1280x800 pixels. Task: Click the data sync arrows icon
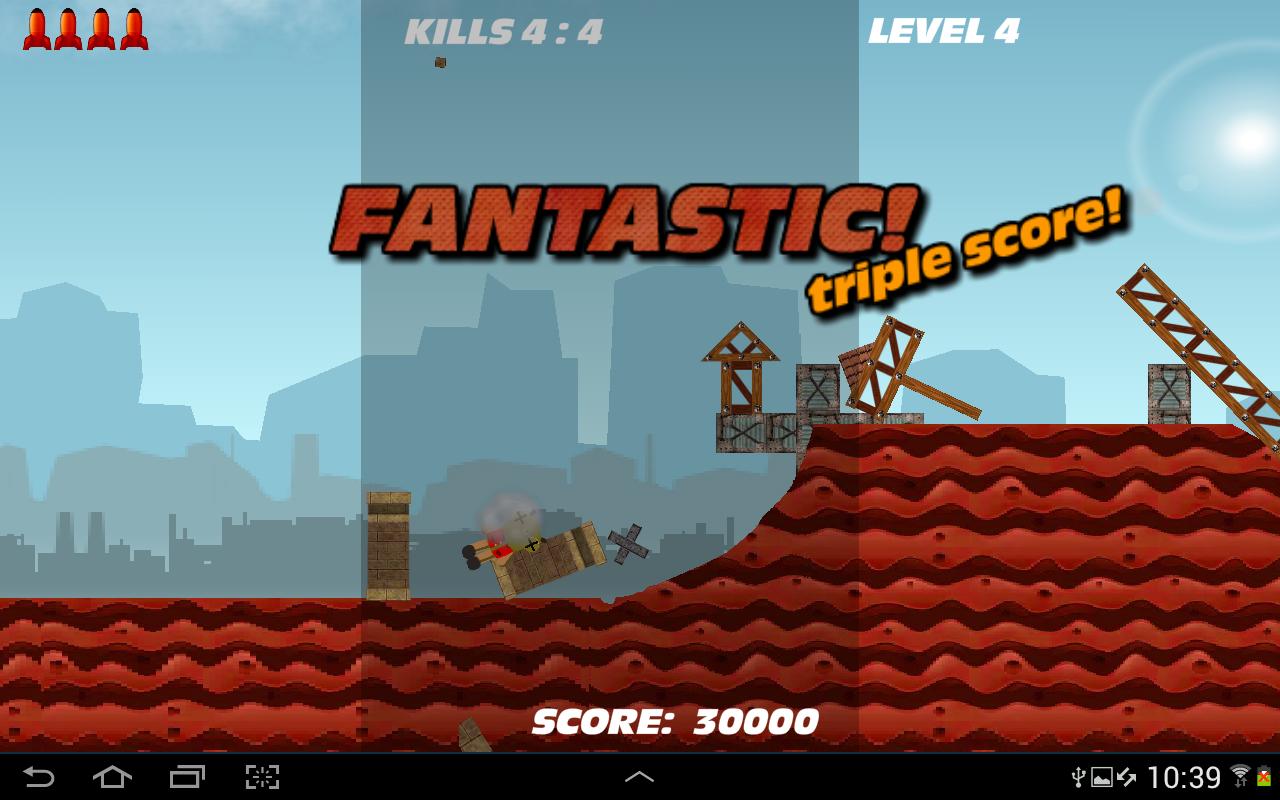pyautogui.click(x=1126, y=778)
